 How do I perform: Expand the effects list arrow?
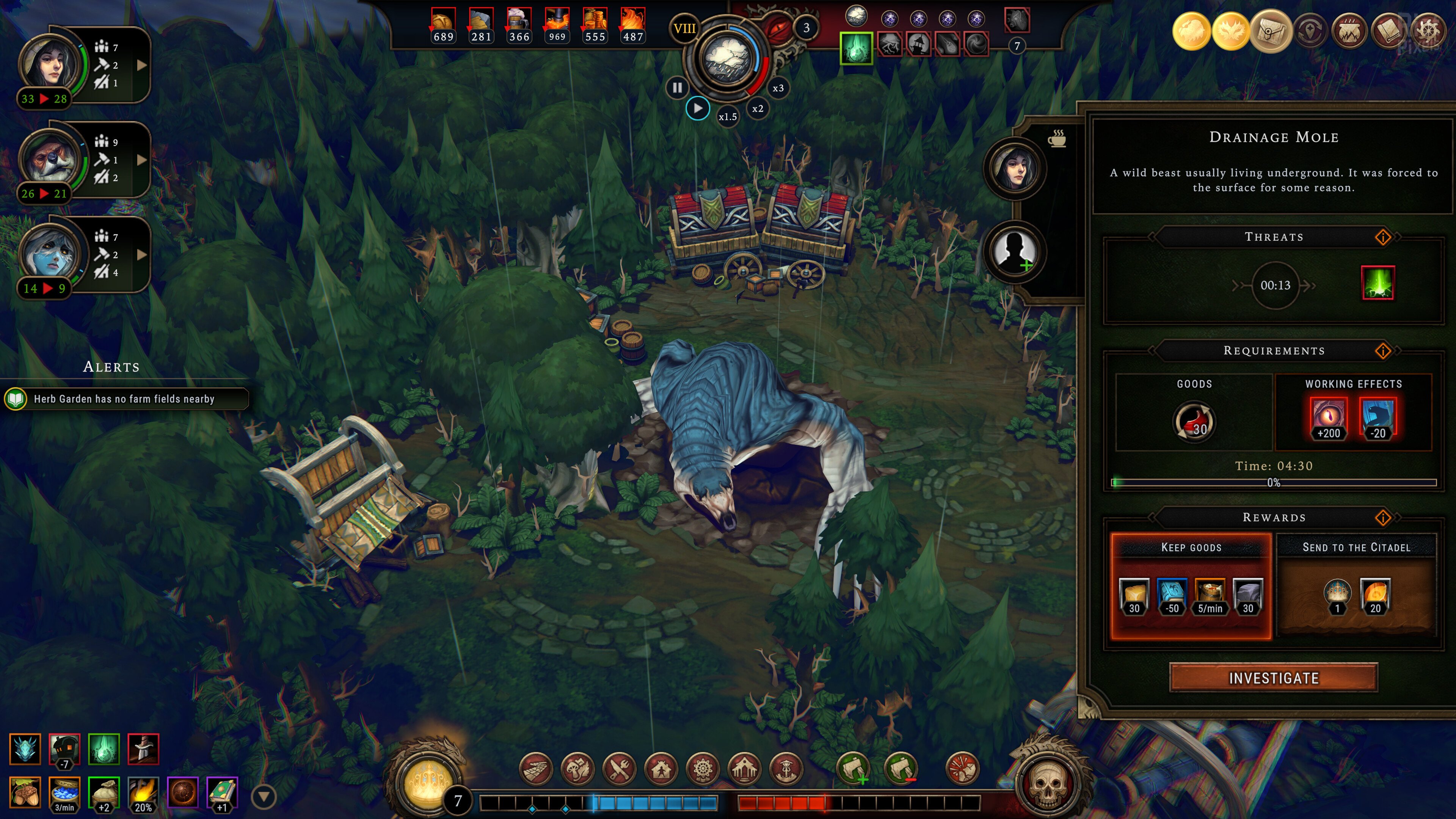tap(264, 796)
